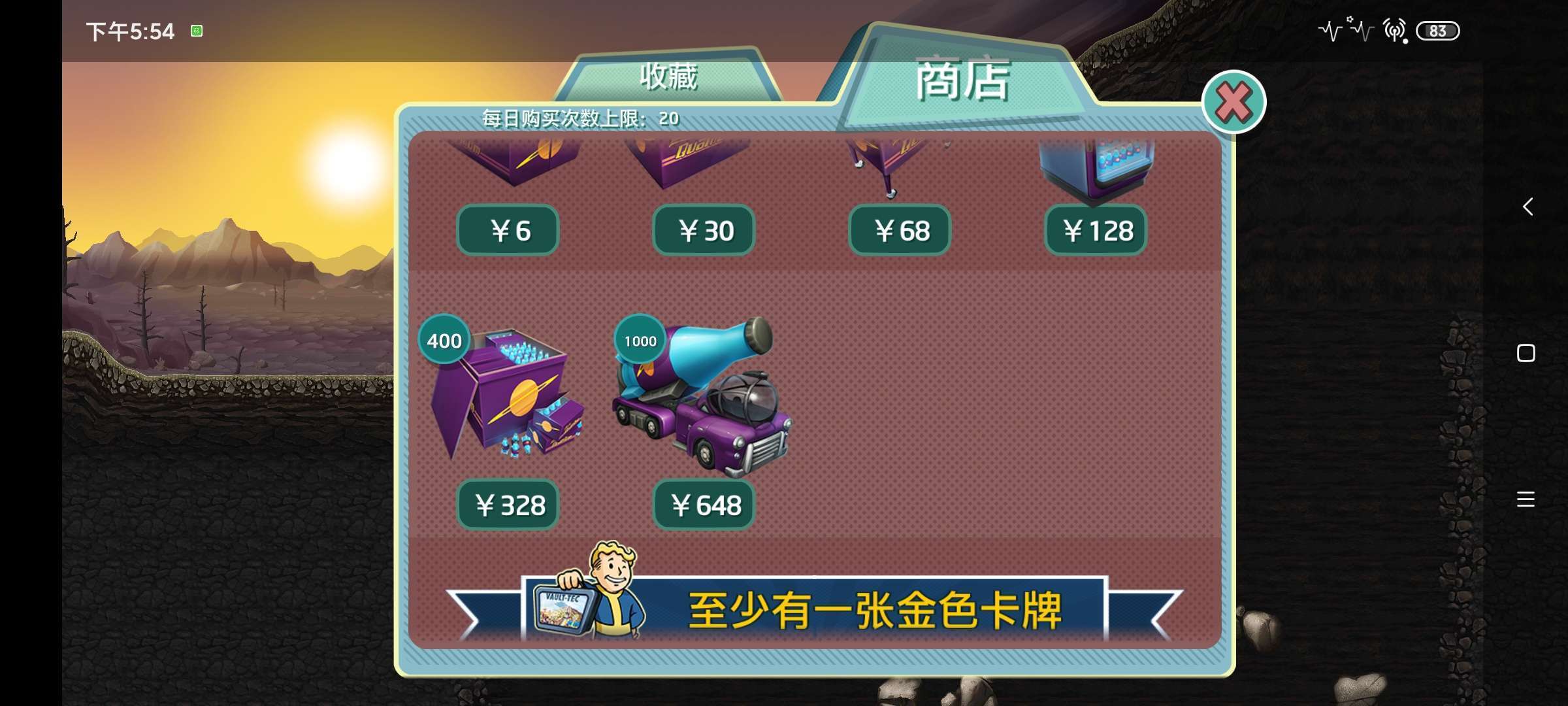Tap the 400 quantum badge on the crate
The height and width of the screenshot is (706, 1568).
pyautogui.click(x=444, y=340)
